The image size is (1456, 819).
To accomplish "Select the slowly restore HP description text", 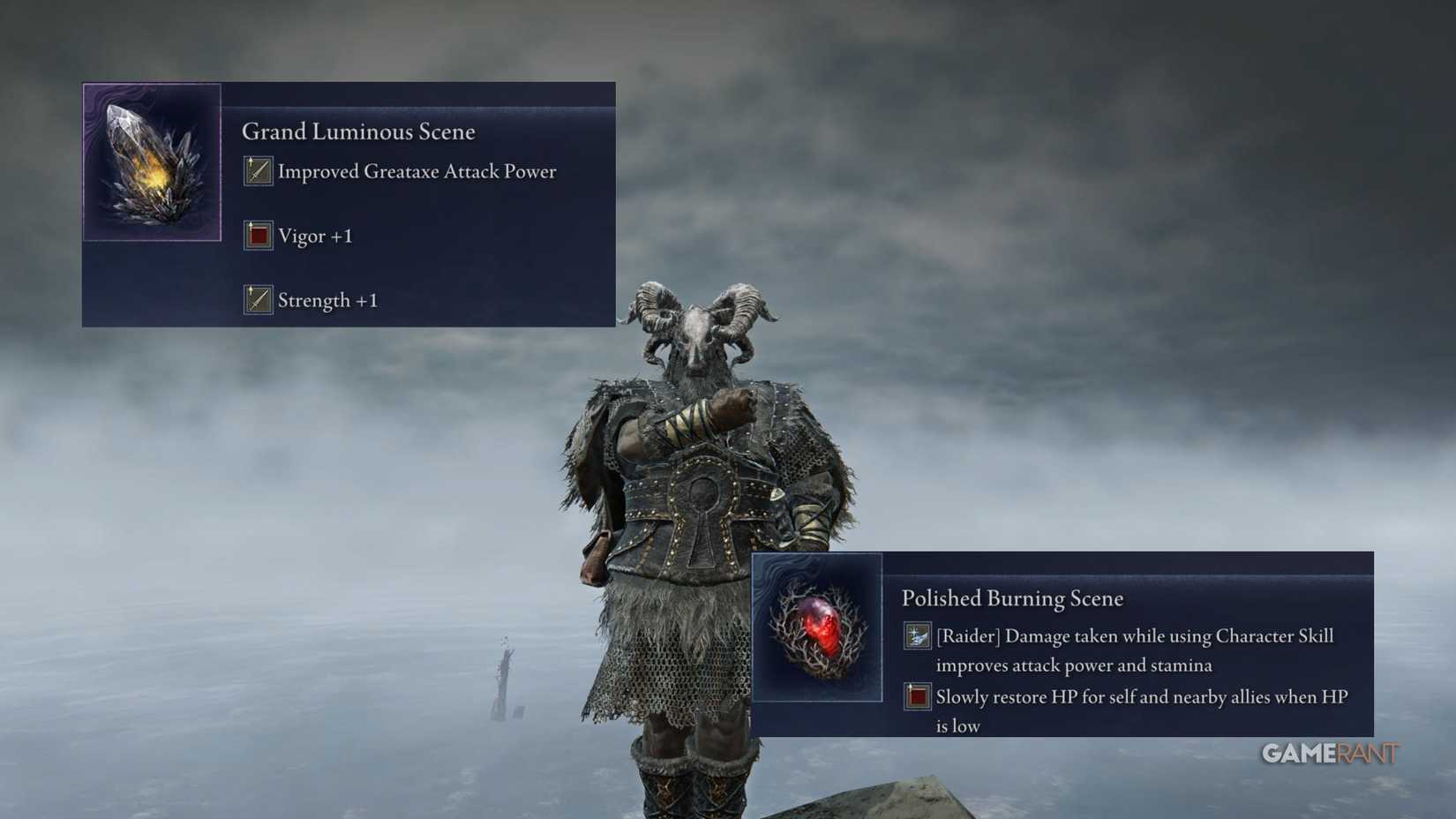I will point(1138,710).
